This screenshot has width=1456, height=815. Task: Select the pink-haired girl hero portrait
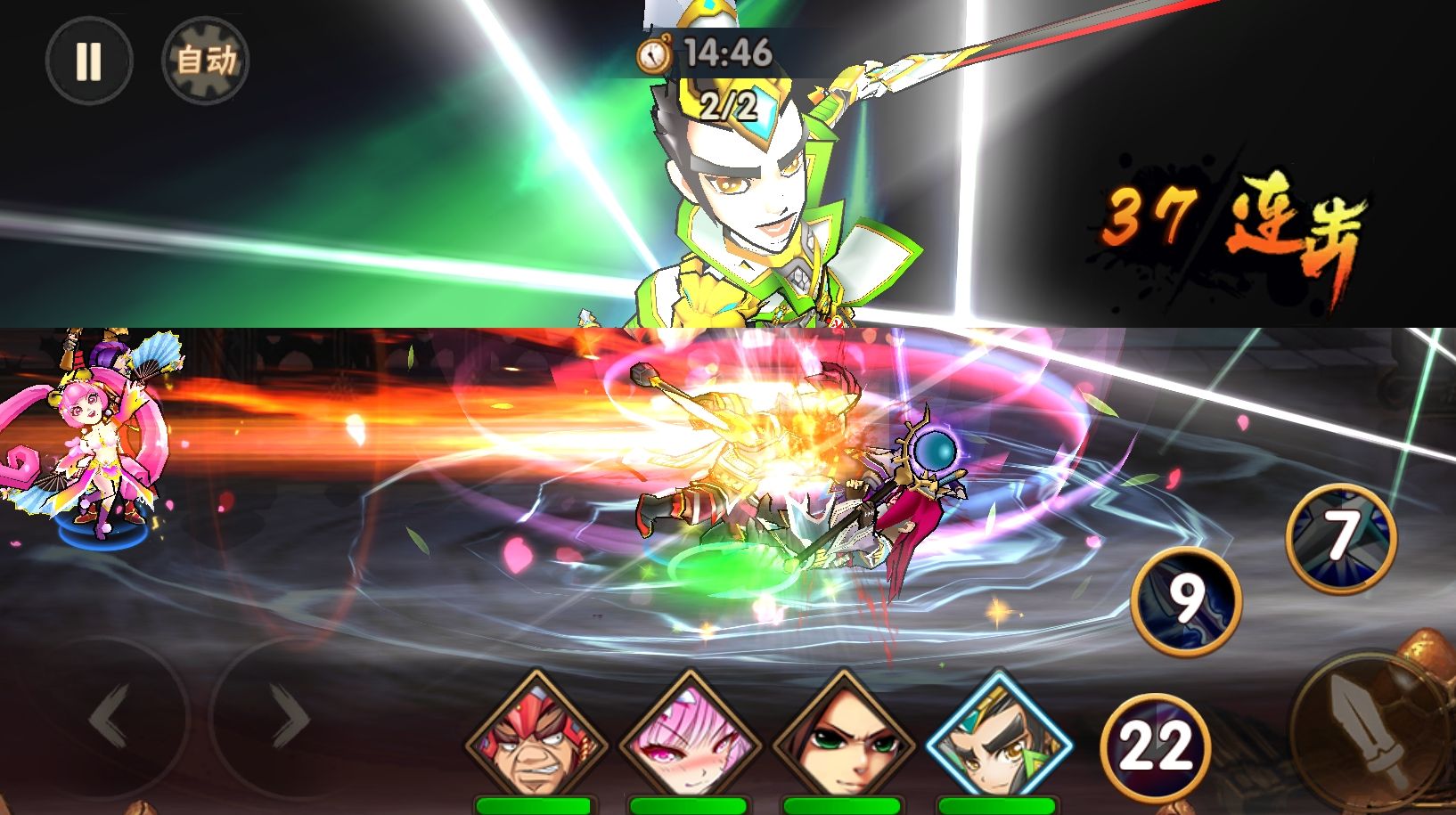pos(689,739)
